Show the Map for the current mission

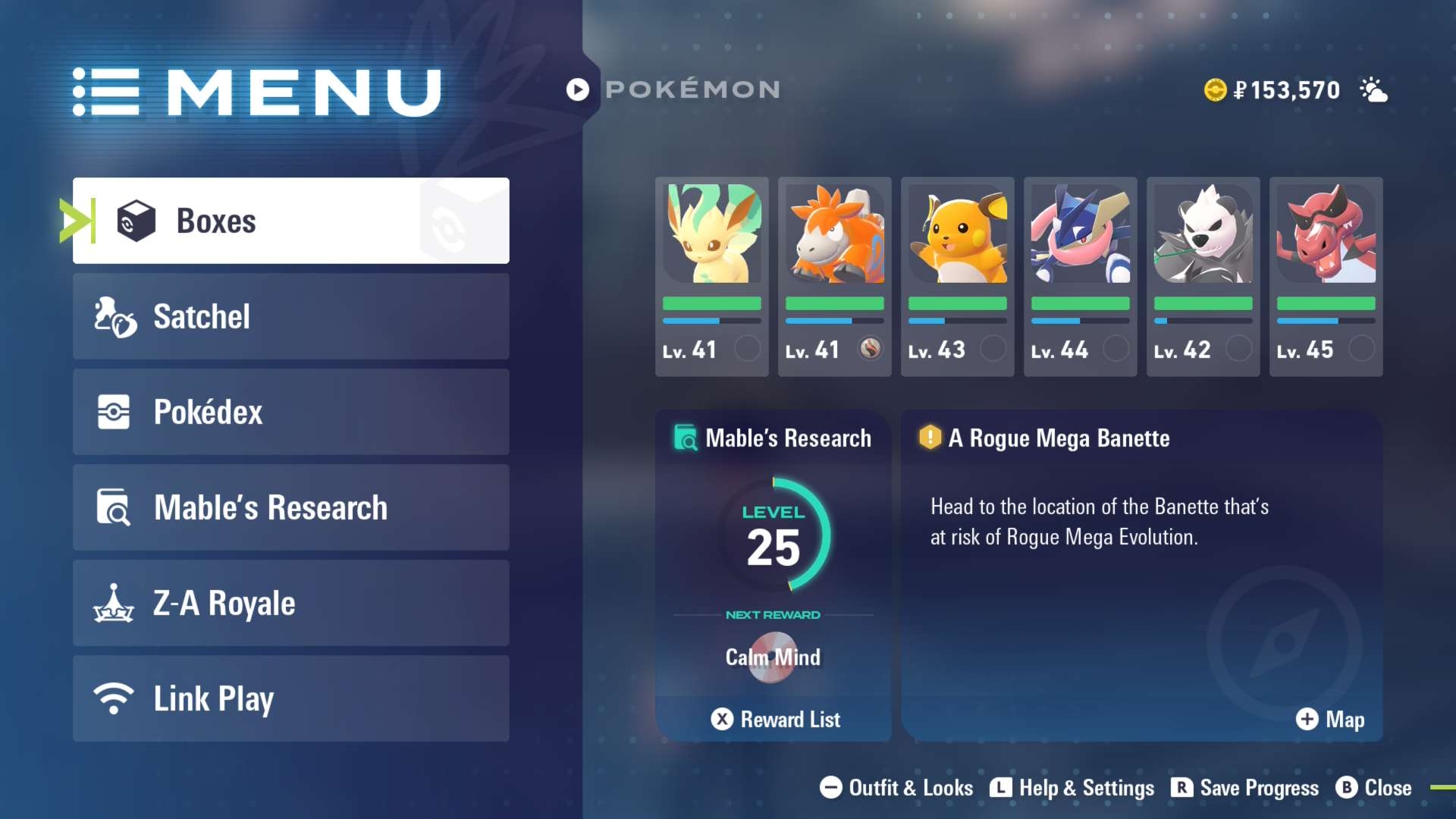[x=1330, y=719]
